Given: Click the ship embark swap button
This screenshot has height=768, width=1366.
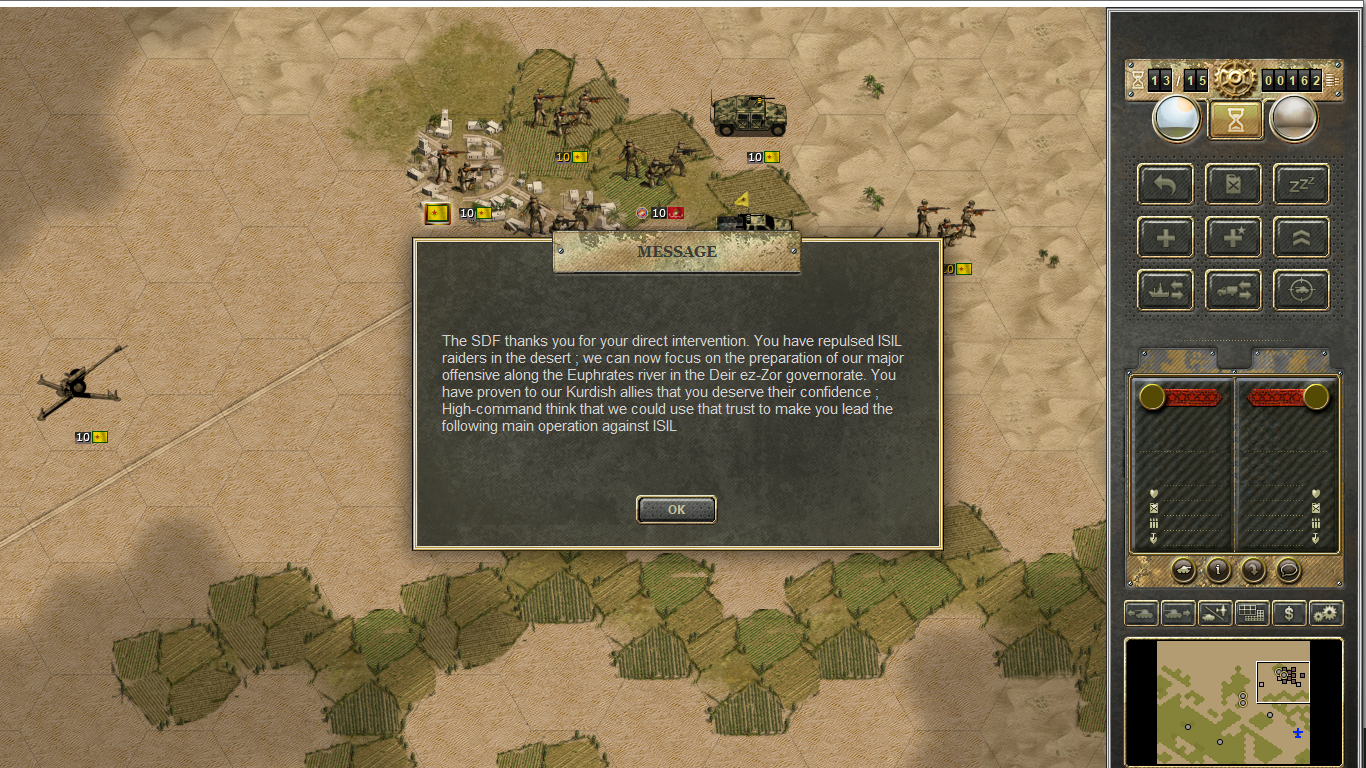Looking at the screenshot, I should [x=1165, y=291].
